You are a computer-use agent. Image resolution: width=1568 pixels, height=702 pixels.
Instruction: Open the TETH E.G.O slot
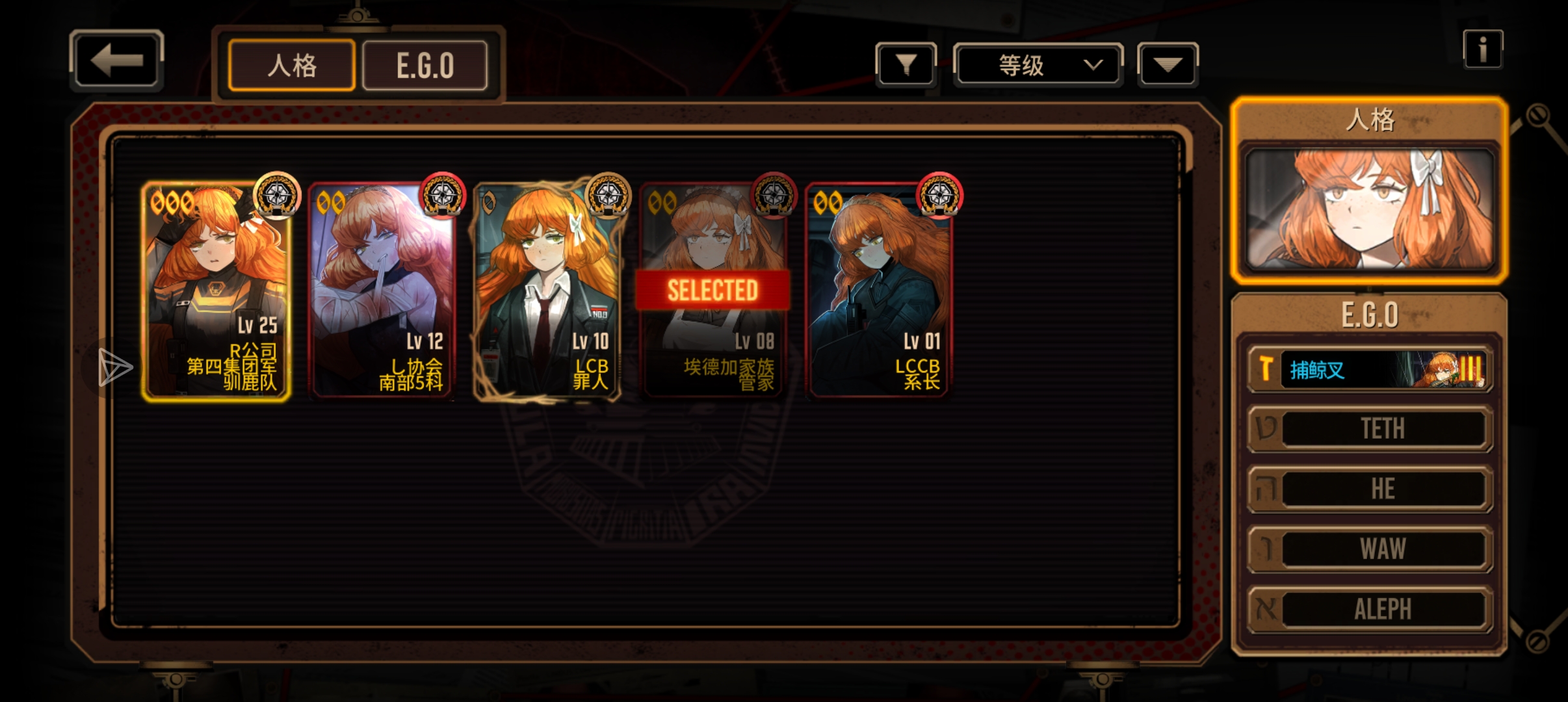coord(1369,429)
